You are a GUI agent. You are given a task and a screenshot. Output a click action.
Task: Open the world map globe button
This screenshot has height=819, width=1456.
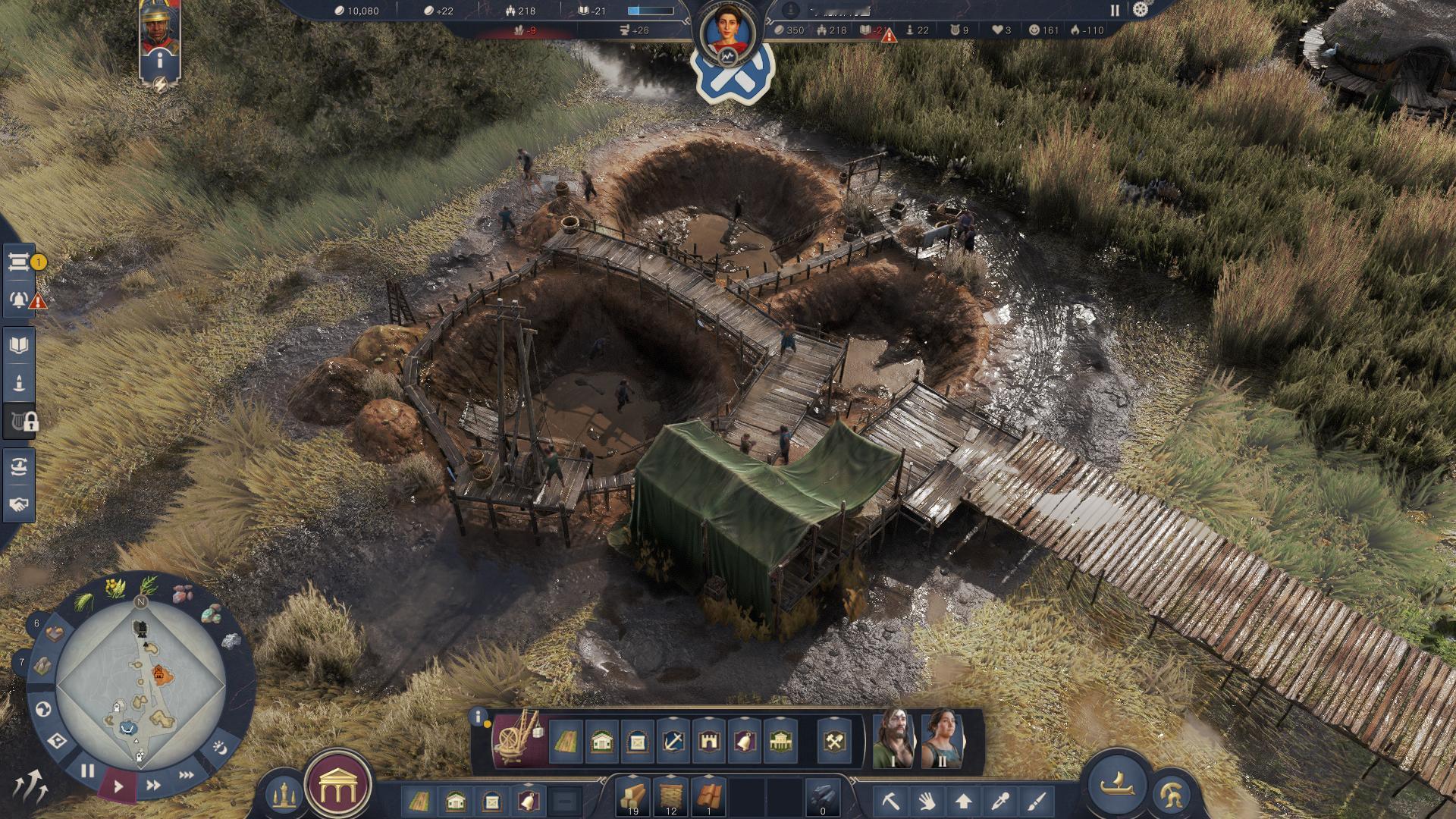click(43, 709)
